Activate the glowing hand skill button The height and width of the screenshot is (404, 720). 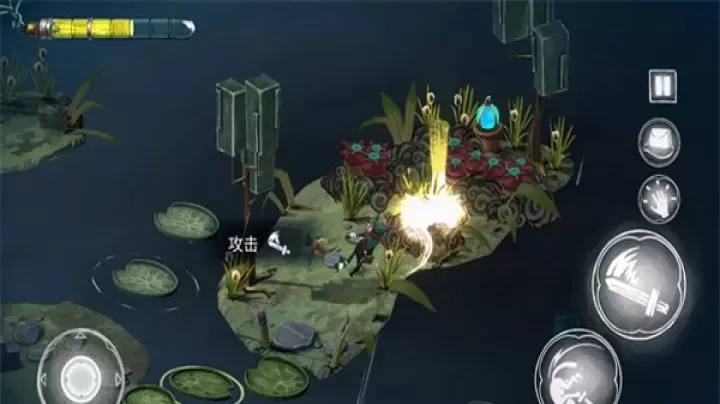(x=660, y=197)
